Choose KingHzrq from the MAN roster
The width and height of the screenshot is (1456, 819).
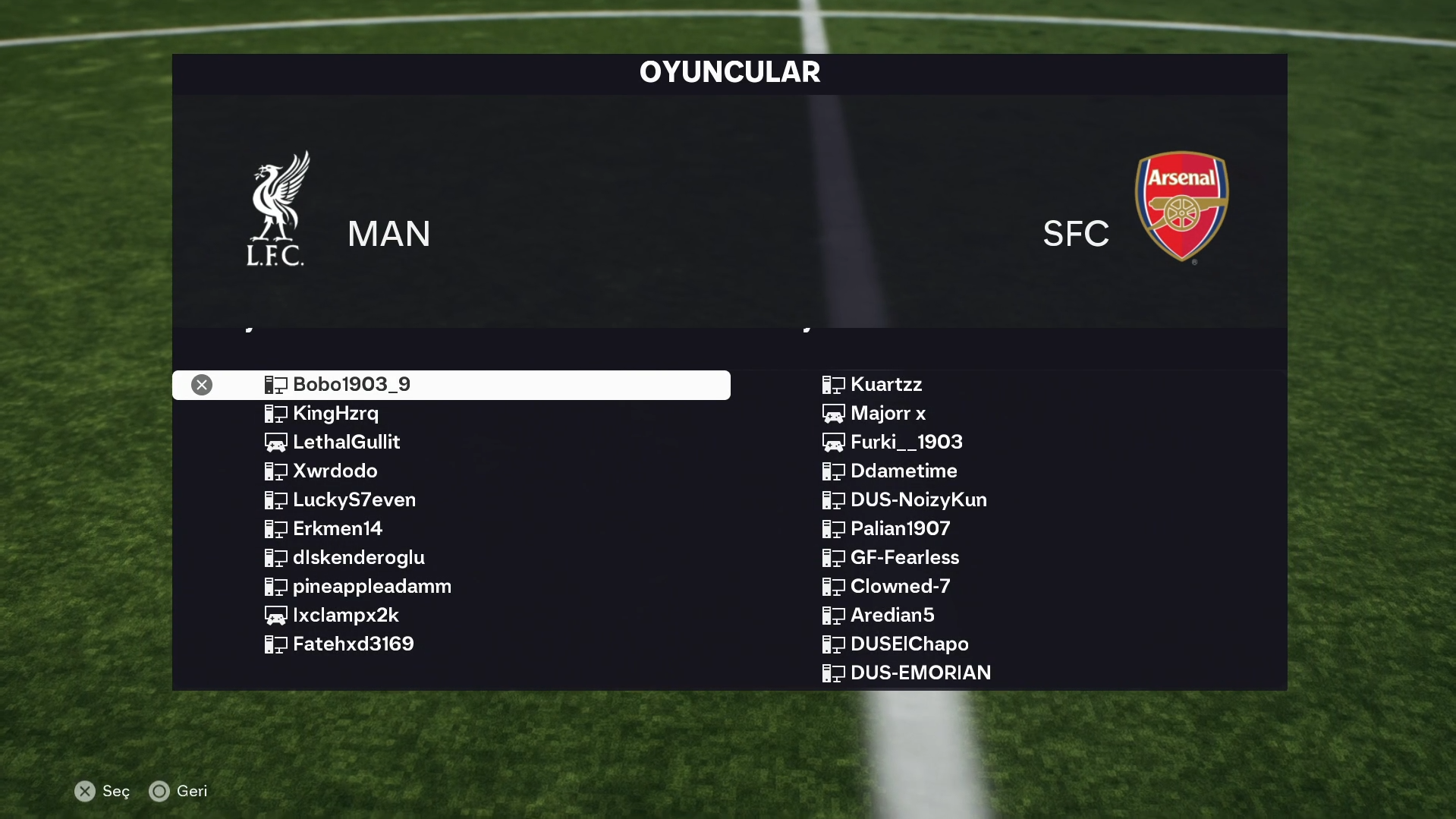[x=335, y=414]
